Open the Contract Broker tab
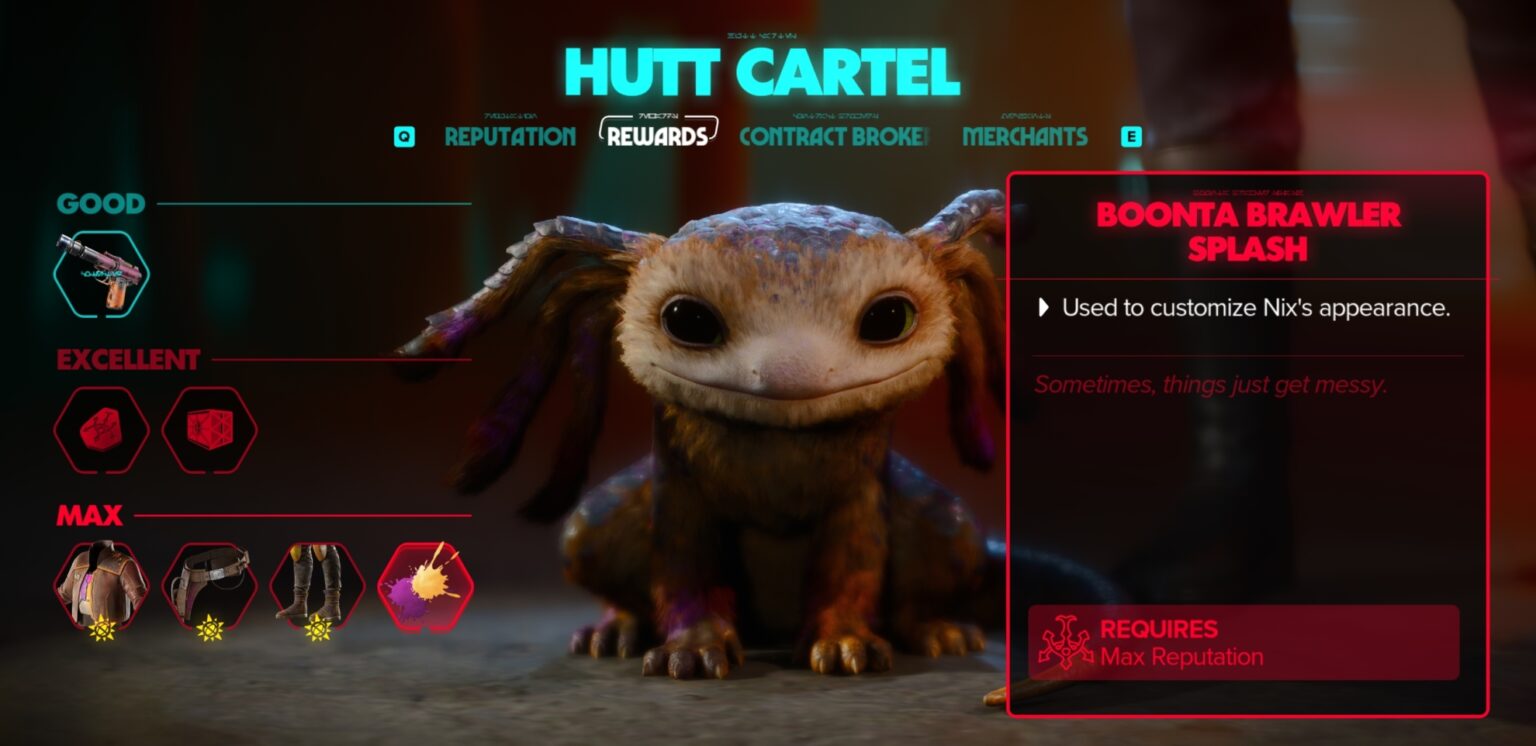 834,137
